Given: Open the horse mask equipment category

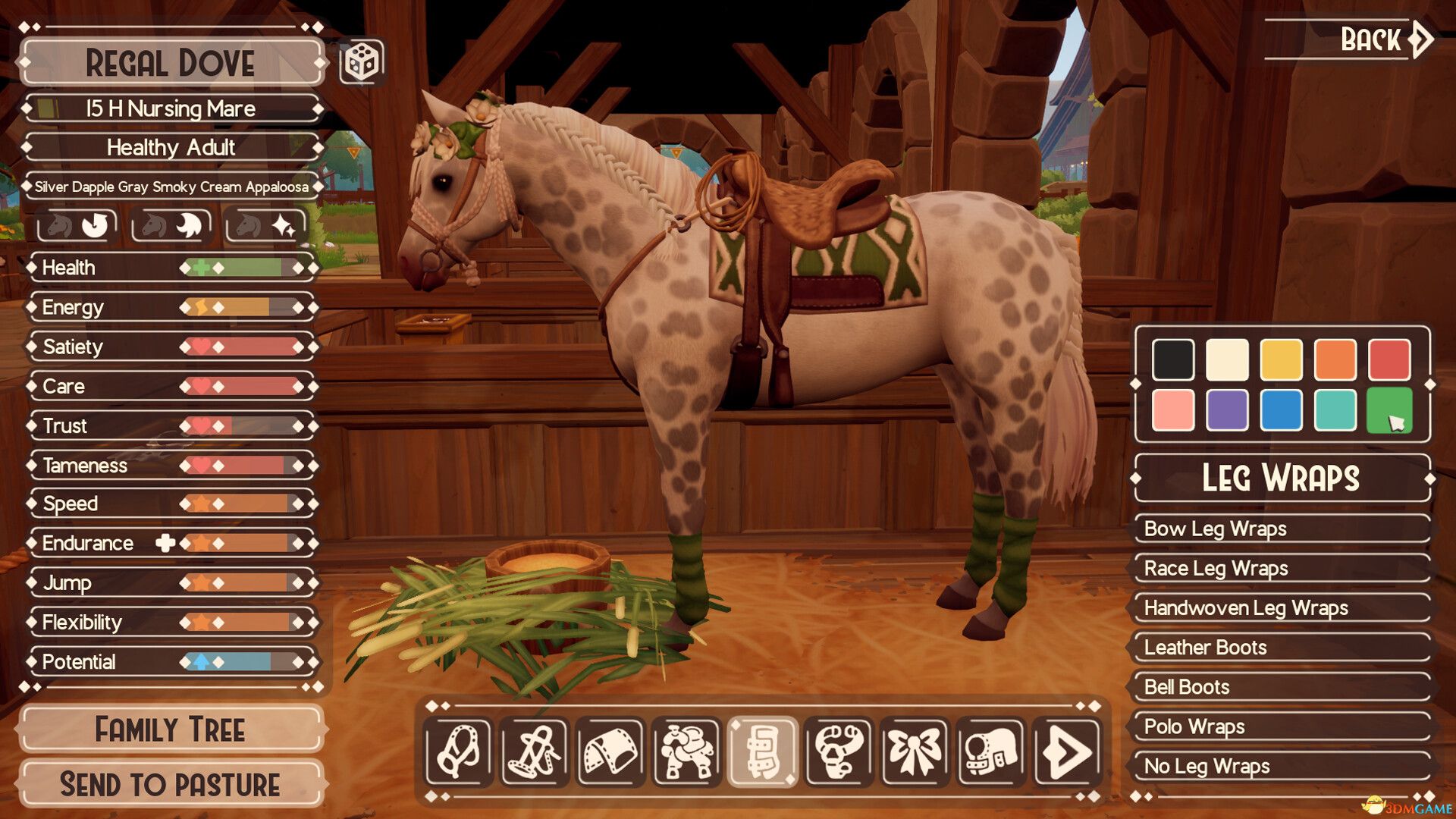Looking at the screenshot, I should coord(990,755).
